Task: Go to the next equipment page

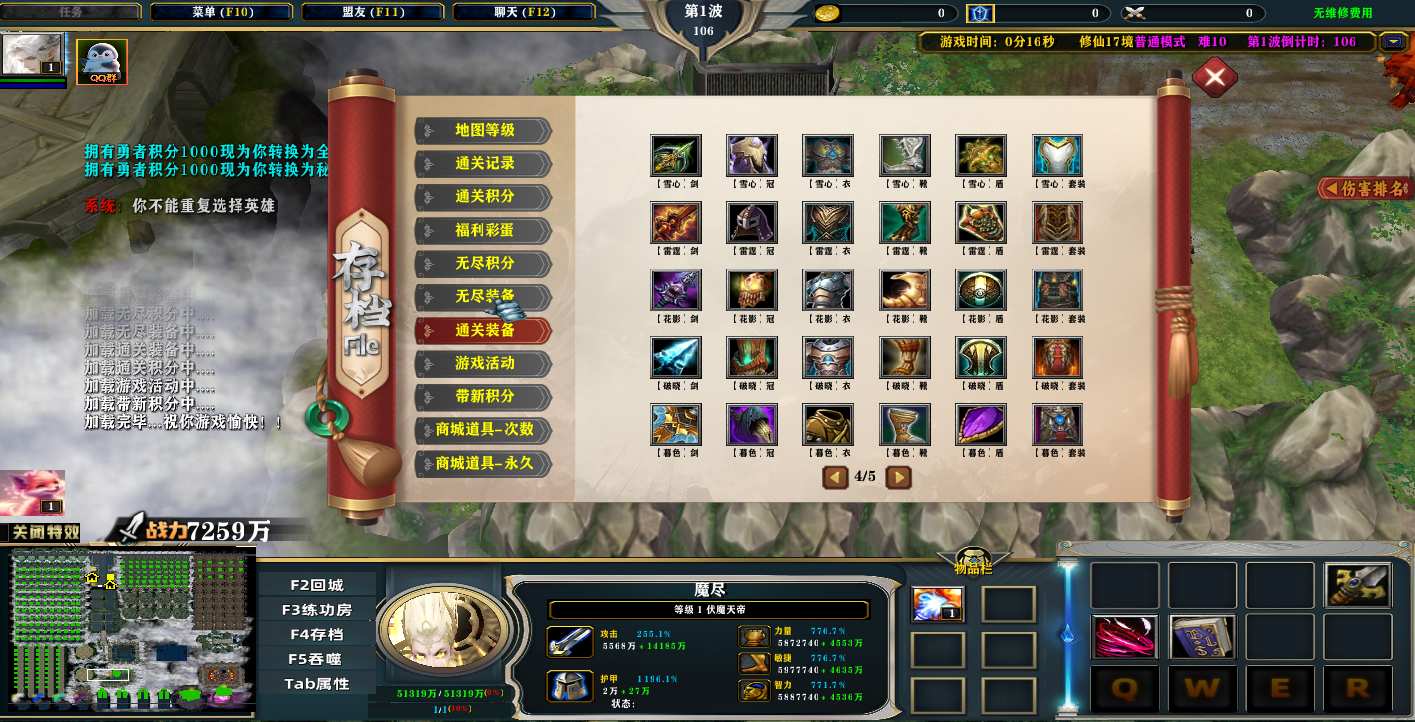Action: [x=899, y=477]
